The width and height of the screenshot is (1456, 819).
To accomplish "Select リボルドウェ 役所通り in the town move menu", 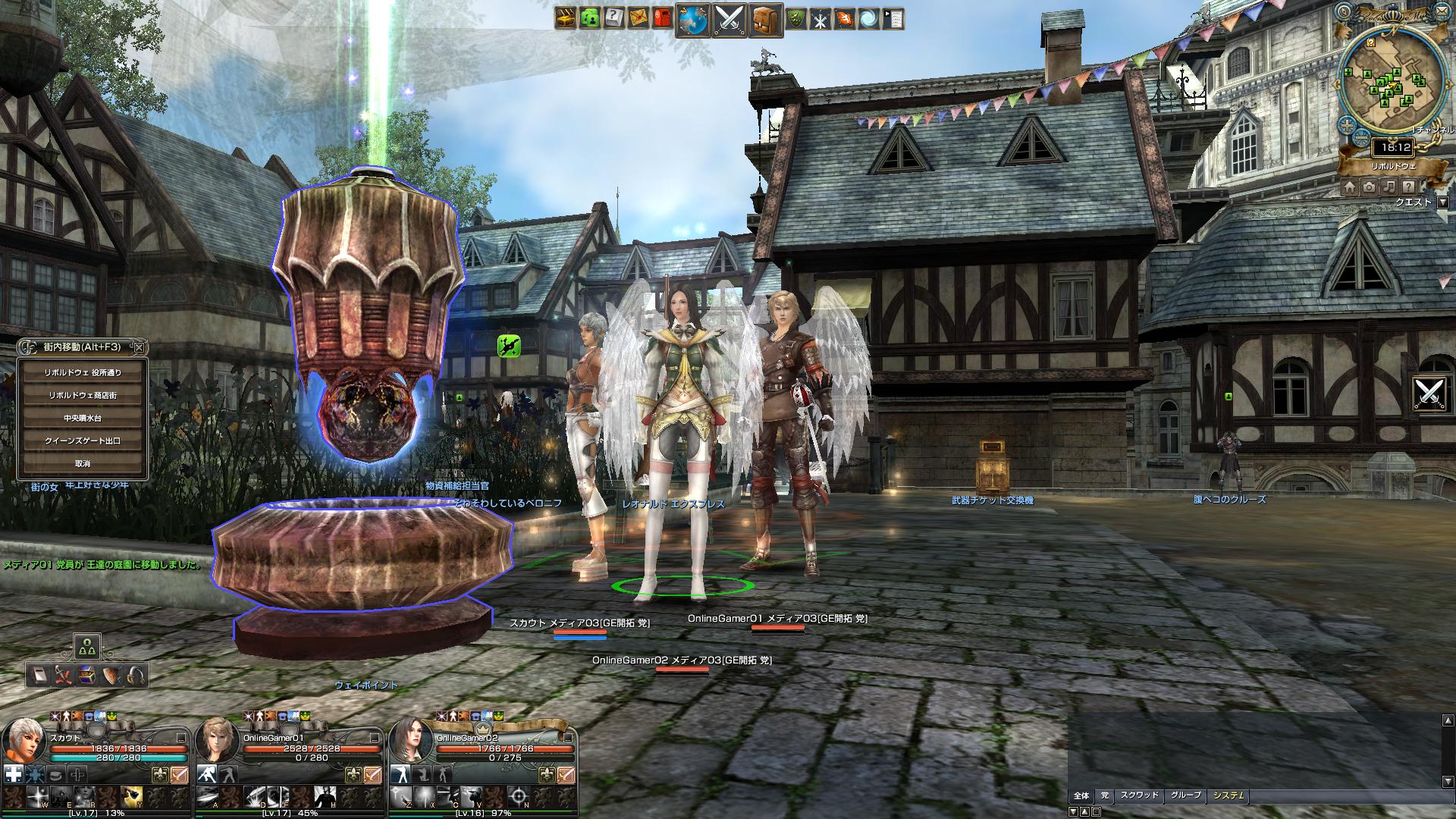I will 83,372.
